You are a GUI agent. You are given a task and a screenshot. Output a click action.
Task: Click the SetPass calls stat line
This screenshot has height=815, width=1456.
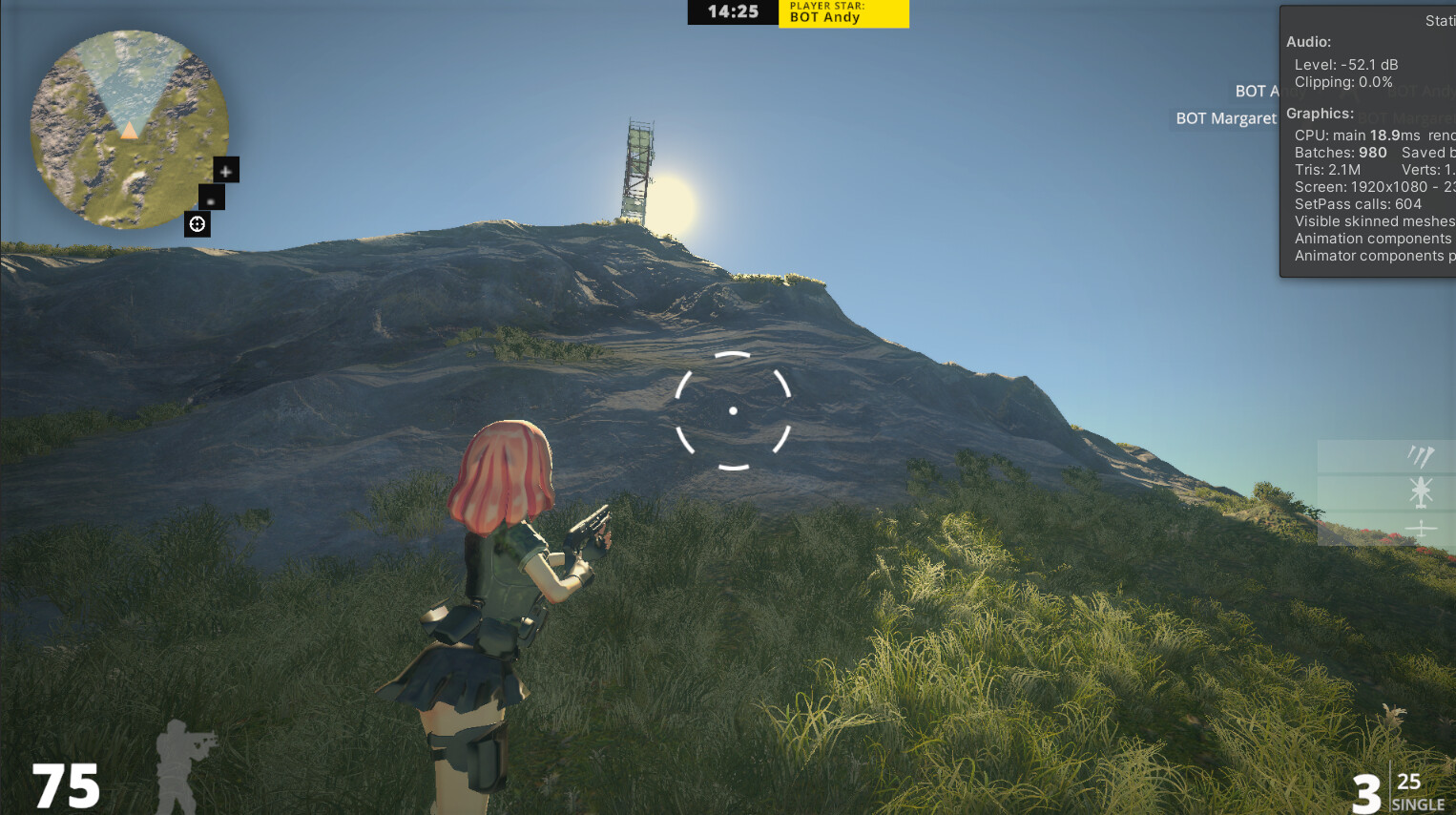coord(1357,203)
